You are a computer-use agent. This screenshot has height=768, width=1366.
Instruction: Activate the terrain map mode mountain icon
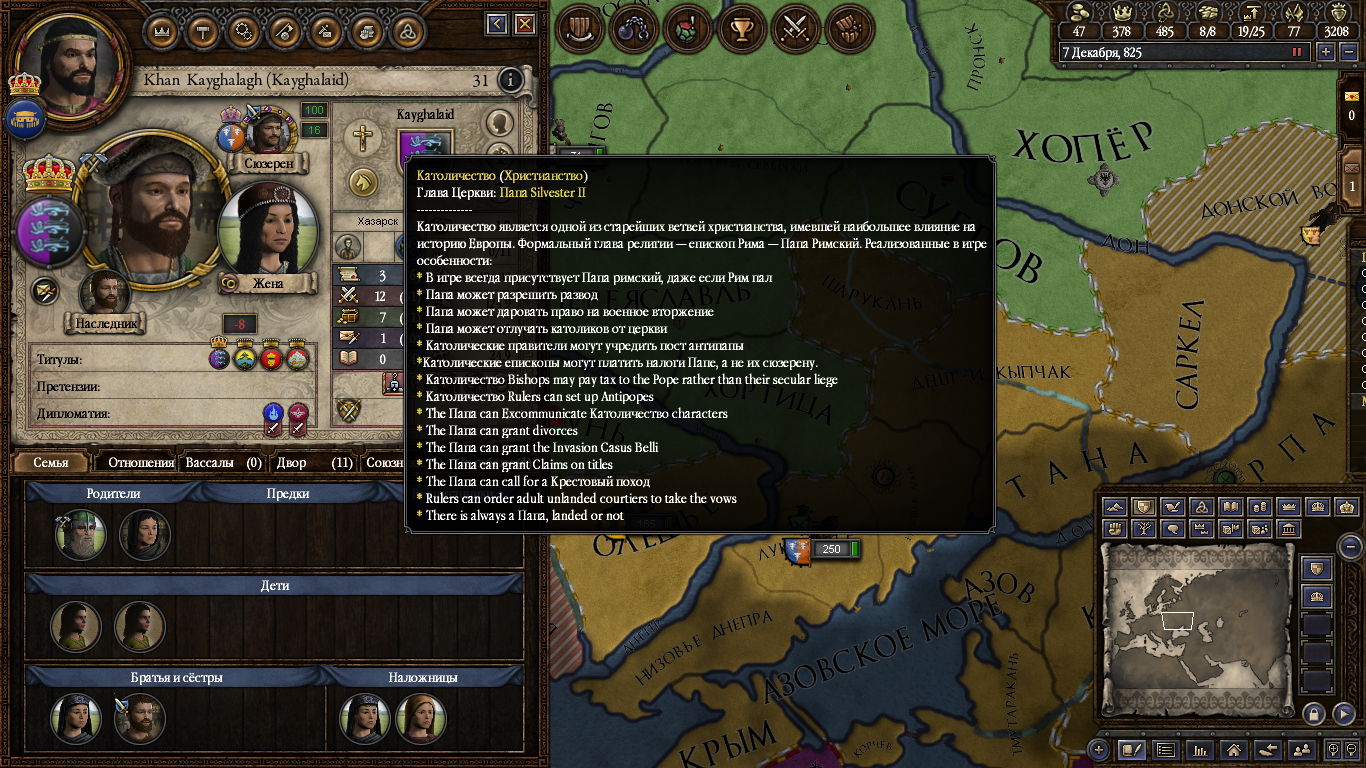tap(1115, 507)
